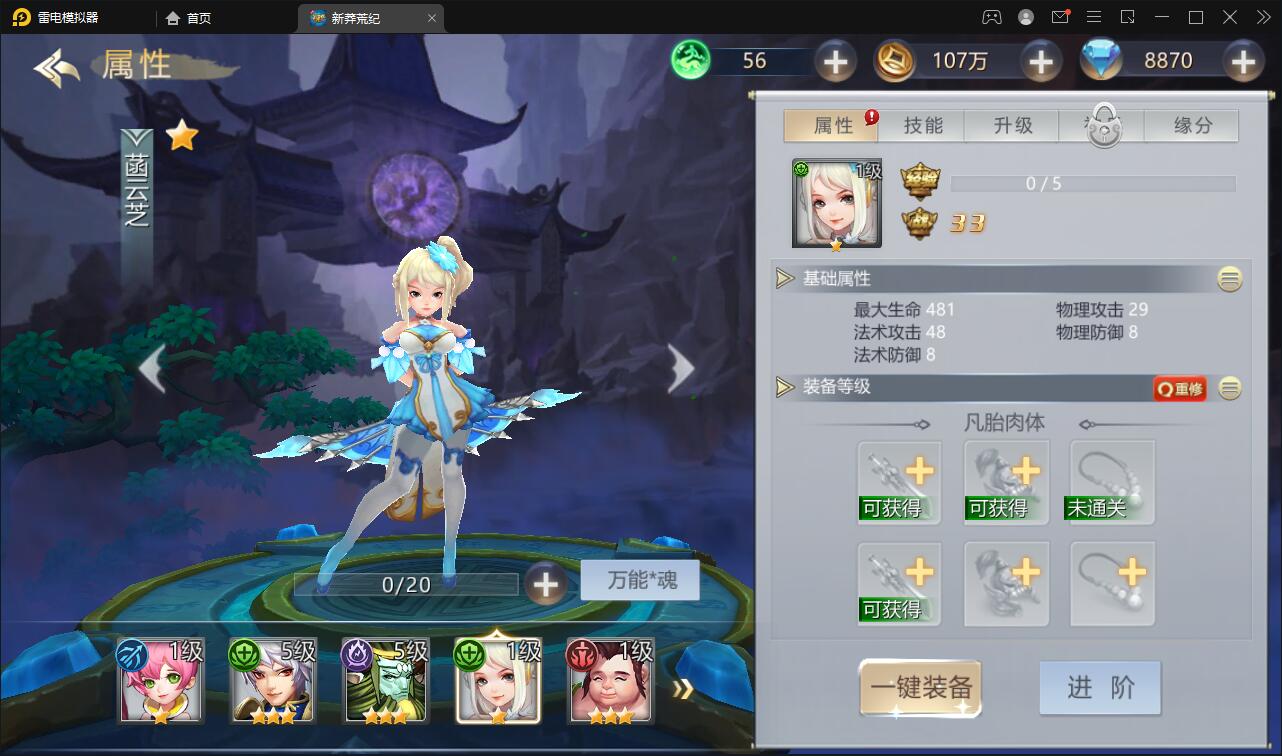1282x756 pixels.
Task: Open the 缘分 tab
Action: click(1191, 126)
